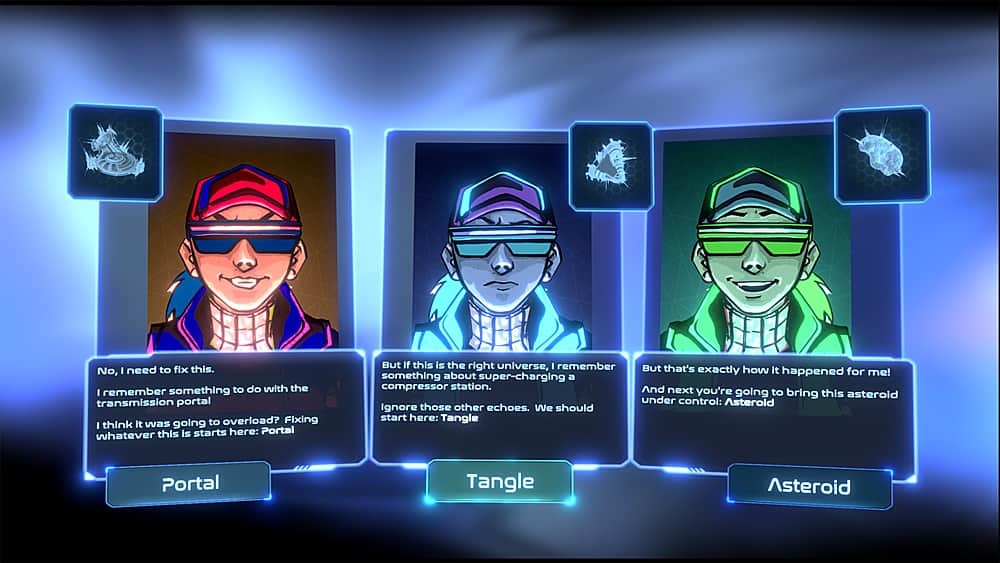Click the compressor station dialogue box
The height and width of the screenshot is (563, 1000).
498,405
